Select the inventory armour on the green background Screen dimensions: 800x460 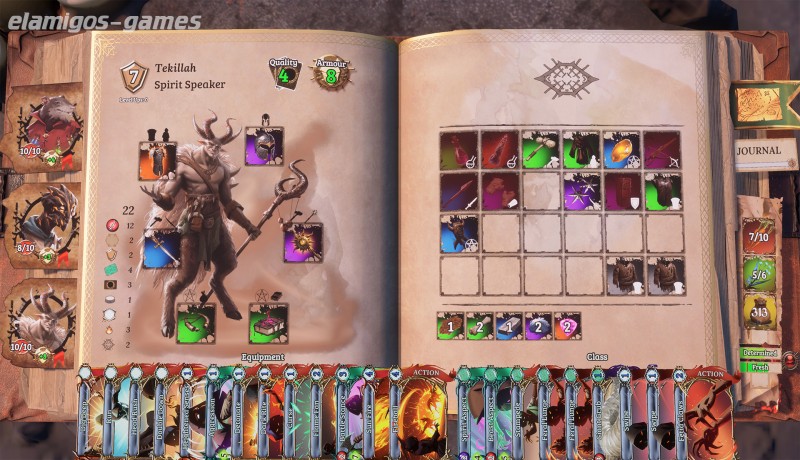(x=662, y=191)
